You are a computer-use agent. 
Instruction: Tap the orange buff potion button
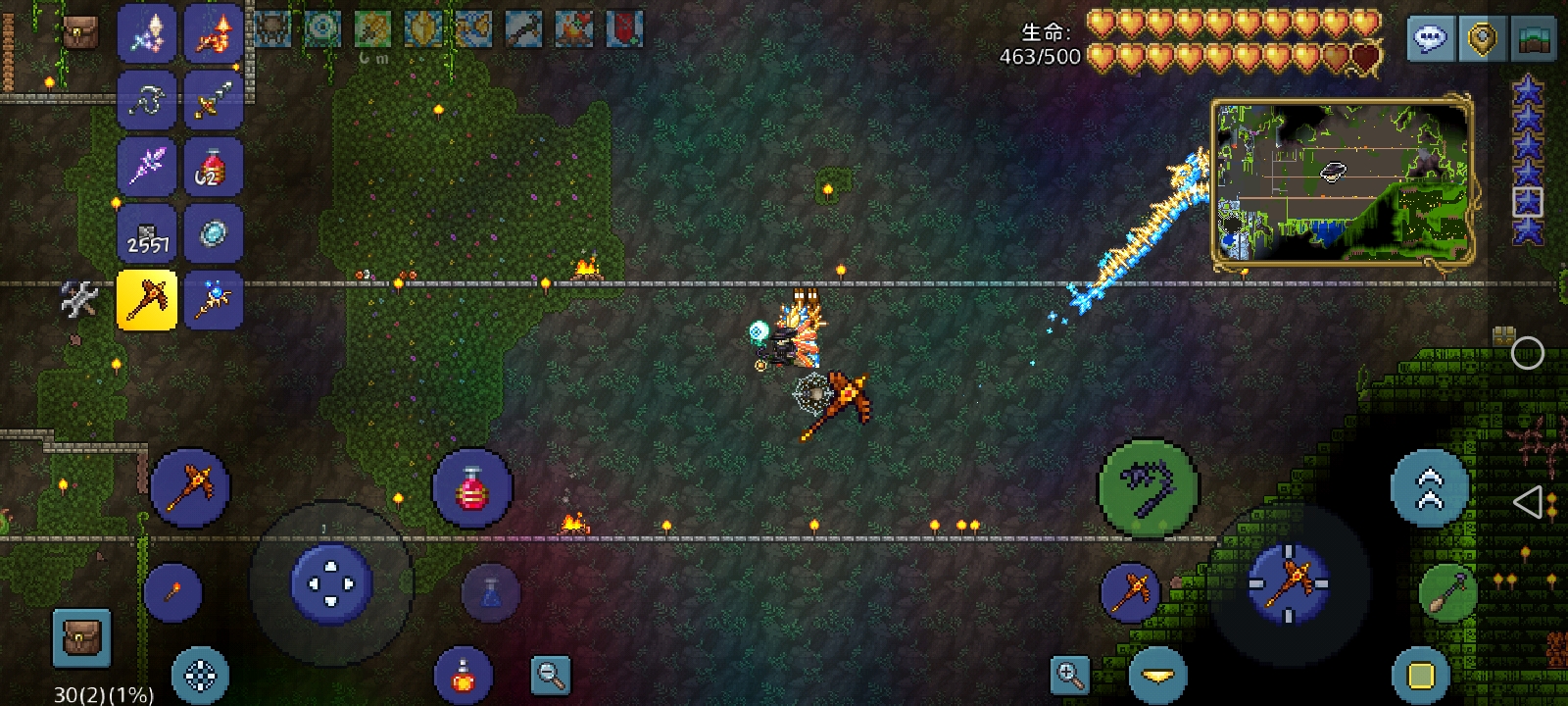(x=463, y=676)
